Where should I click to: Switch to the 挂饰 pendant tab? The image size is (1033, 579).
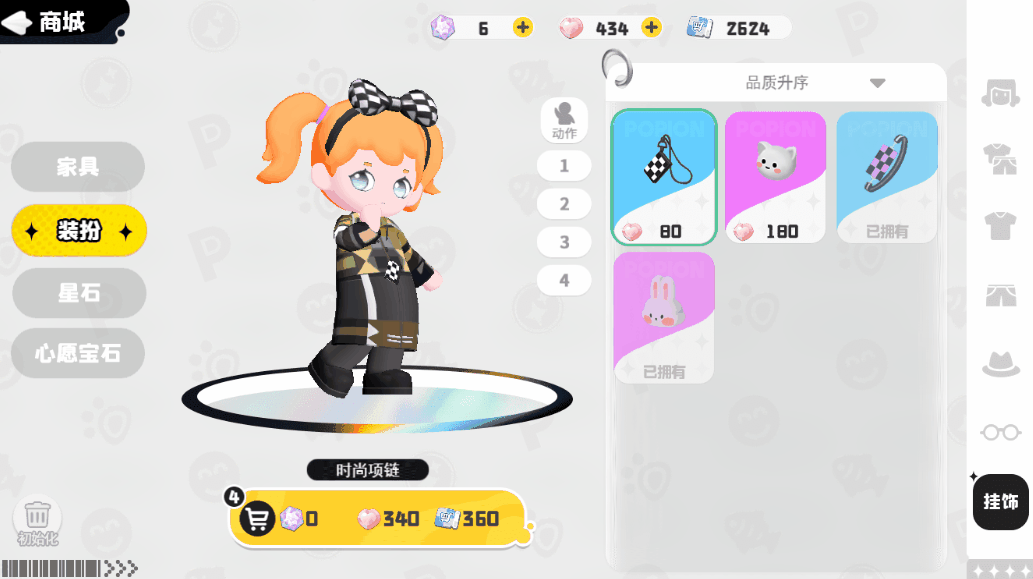[x=1000, y=501]
